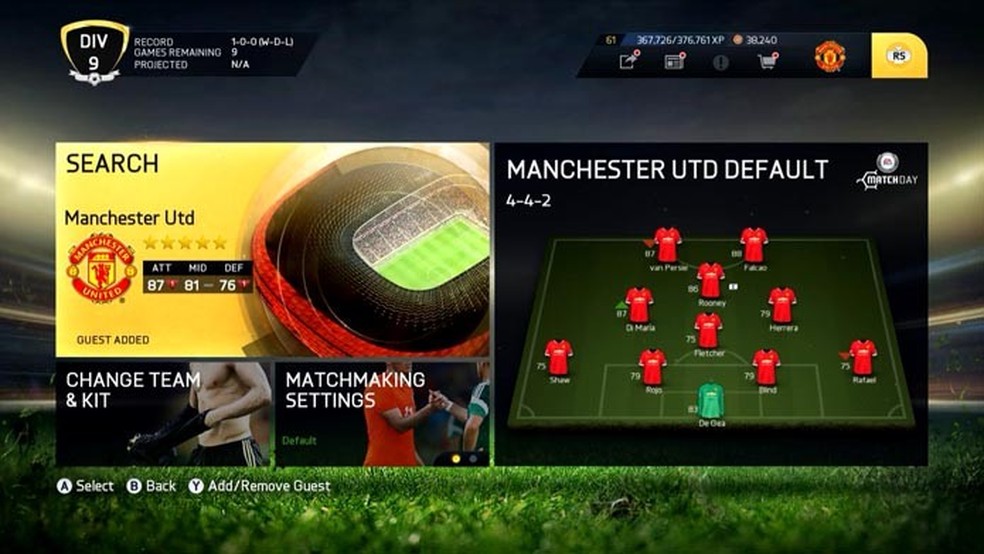Image resolution: width=984 pixels, height=554 pixels.
Task: Click the exclamation alert icon
Action: click(x=721, y=61)
